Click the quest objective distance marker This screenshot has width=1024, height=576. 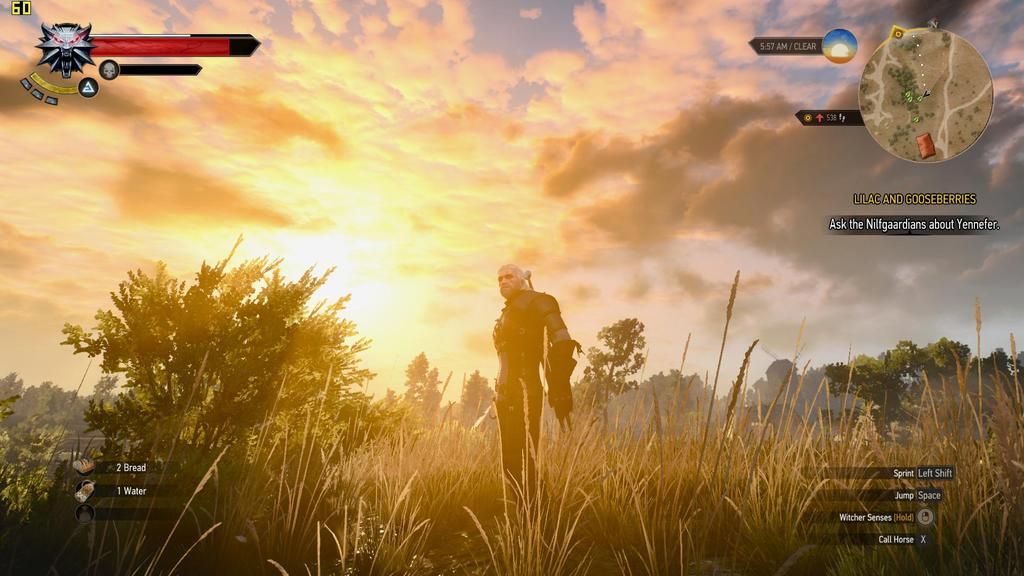(x=830, y=118)
